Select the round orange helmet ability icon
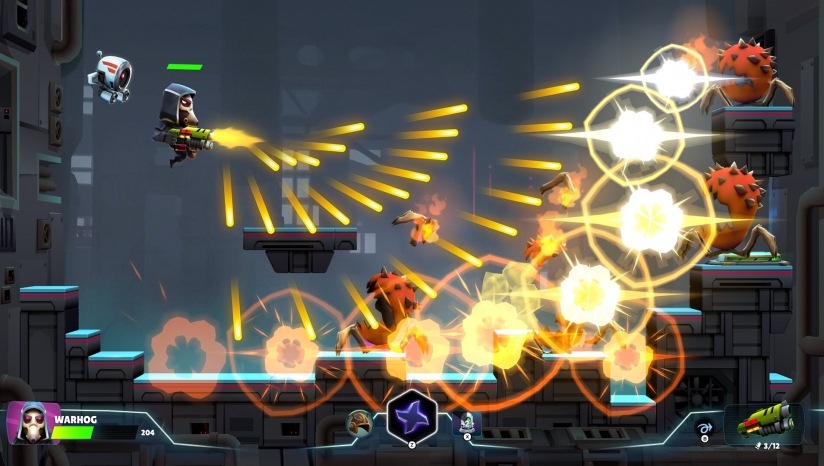Screen dimensions: 824x466 (359, 424)
